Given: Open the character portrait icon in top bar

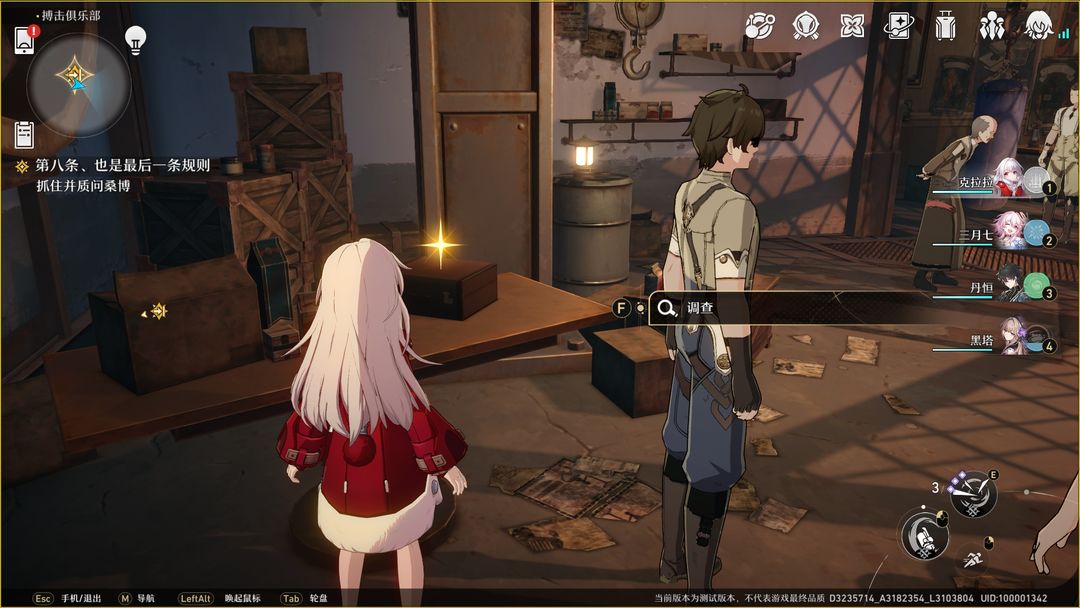Looking at the screenshot, I should (x=1039, y=25).
